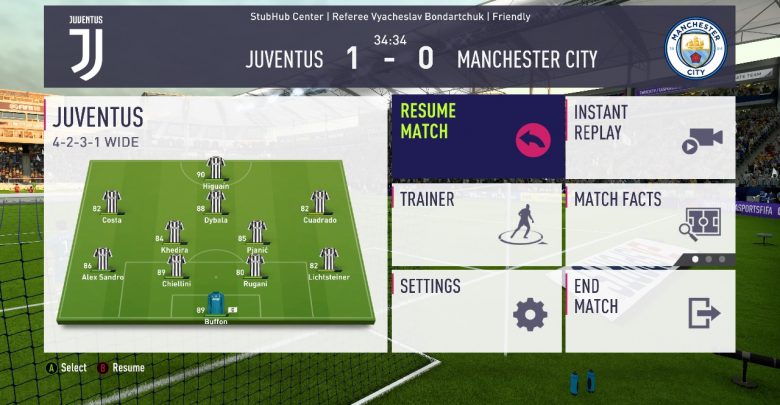
Task: Select the Resume Match tile
Action: (476, 137)
